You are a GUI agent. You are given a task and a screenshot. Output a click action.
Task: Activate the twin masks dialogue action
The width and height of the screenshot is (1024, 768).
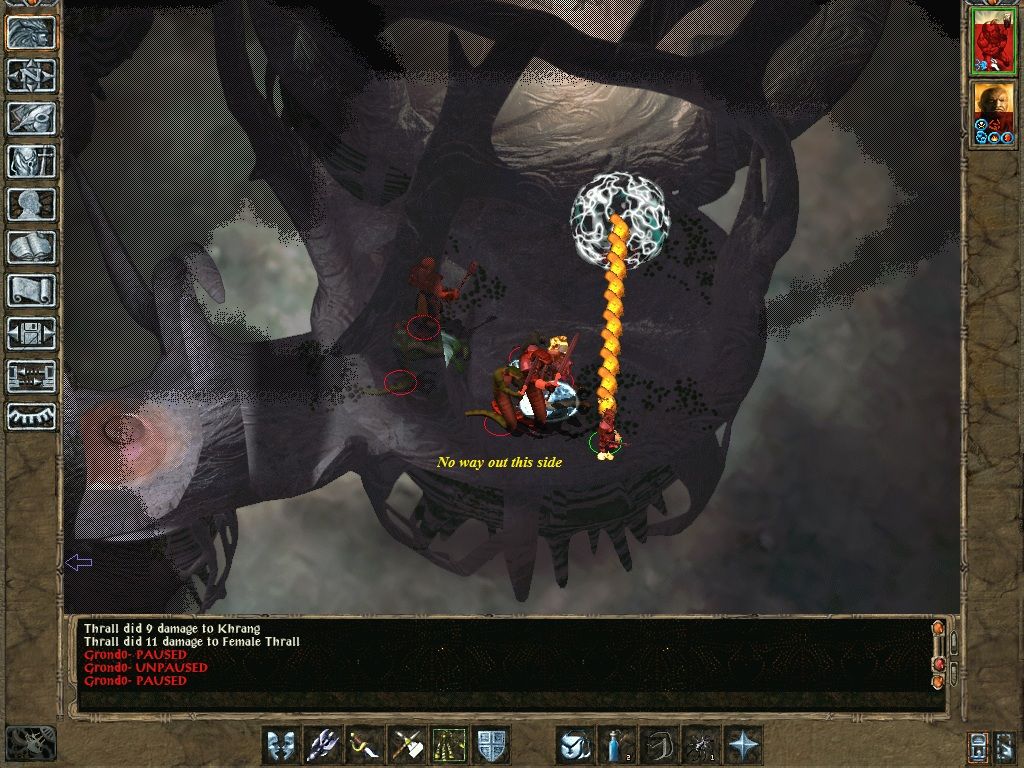(x=281, y=745)
